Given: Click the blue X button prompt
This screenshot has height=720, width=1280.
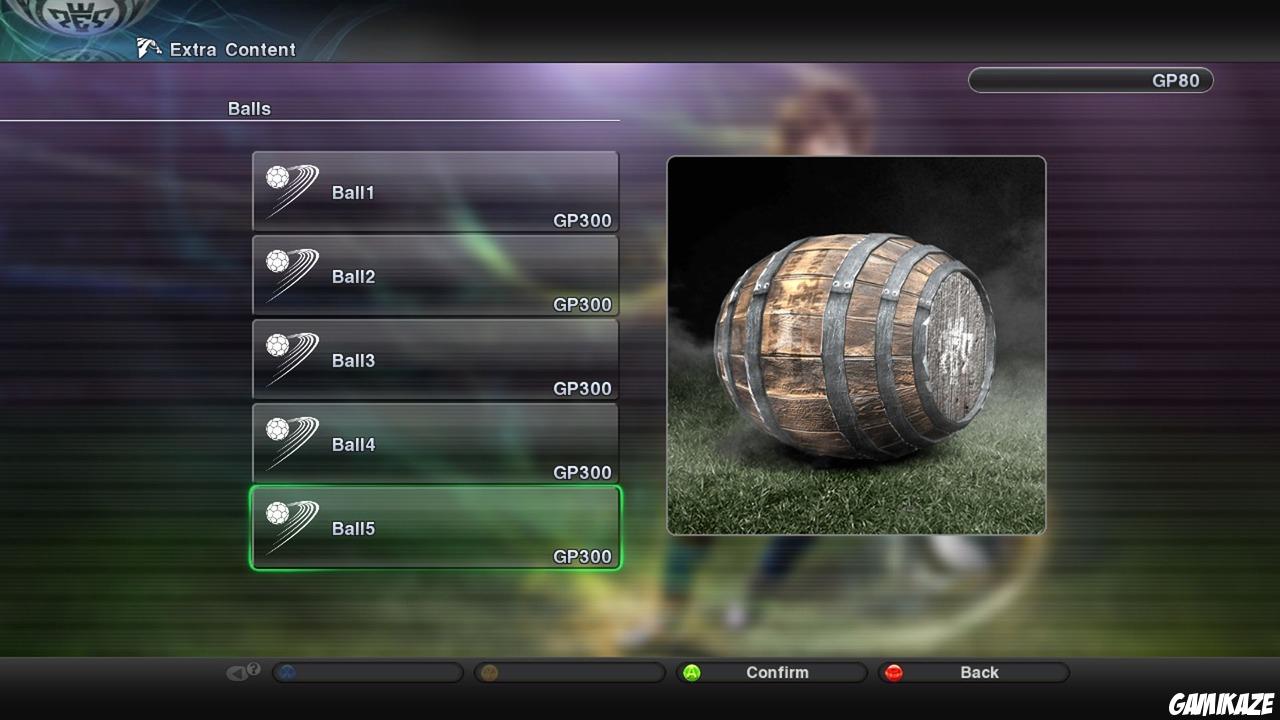Looking at the screenshot, I should [289, 671].
